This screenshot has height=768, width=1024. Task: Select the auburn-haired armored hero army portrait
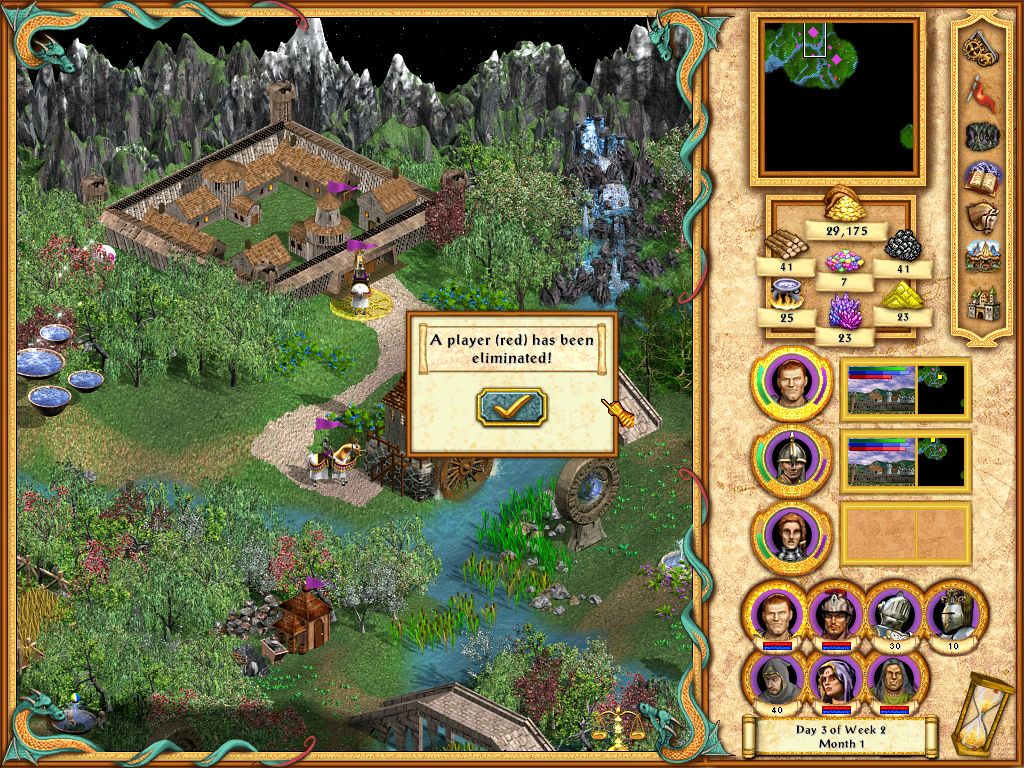point(791,533)
